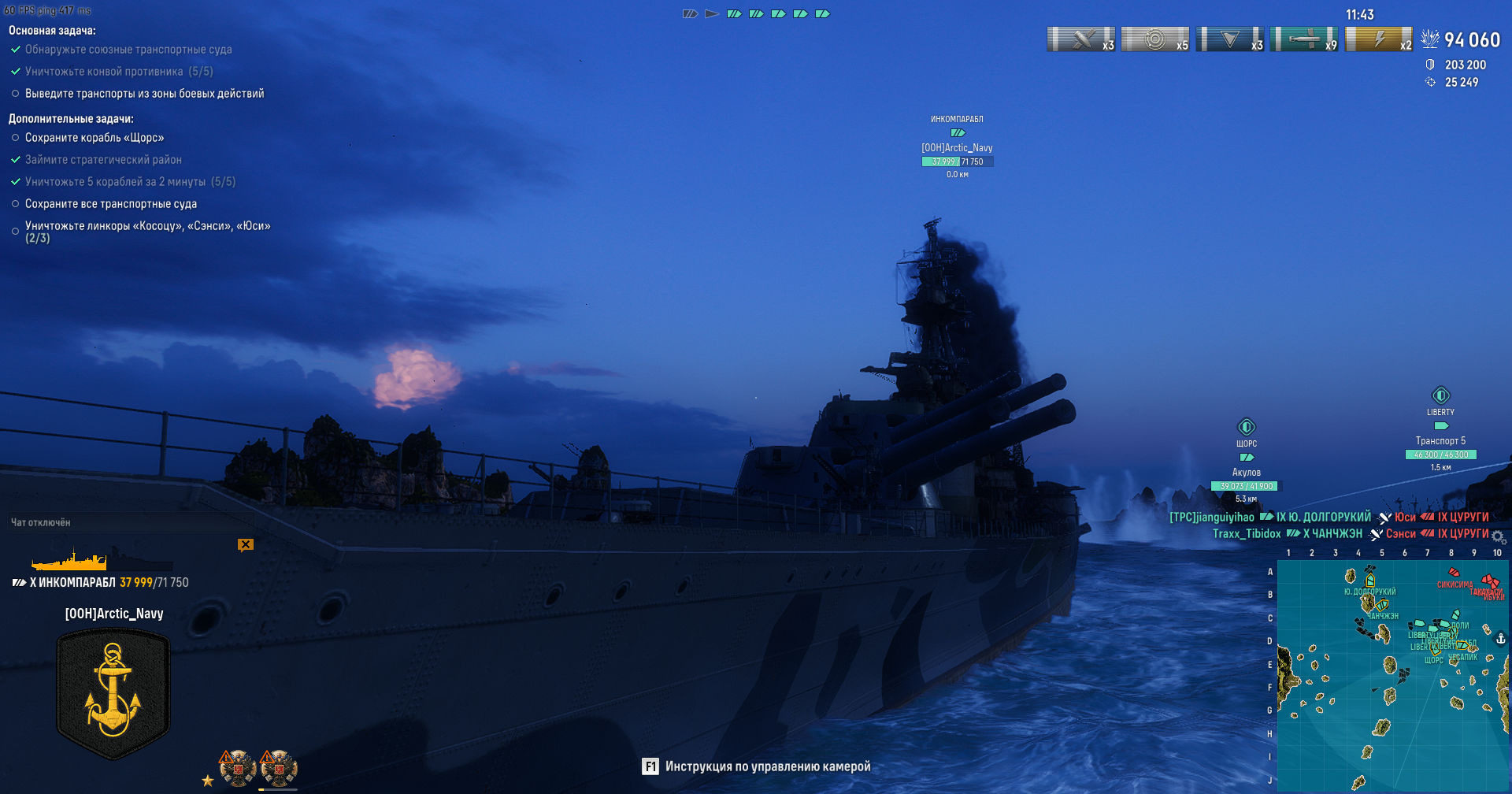Viewport: 1512px width, 794px height.
Task: Select the objective to destroy battleships «Косоцу», «Сэнси», «Юси»
Action: [147, 226]
